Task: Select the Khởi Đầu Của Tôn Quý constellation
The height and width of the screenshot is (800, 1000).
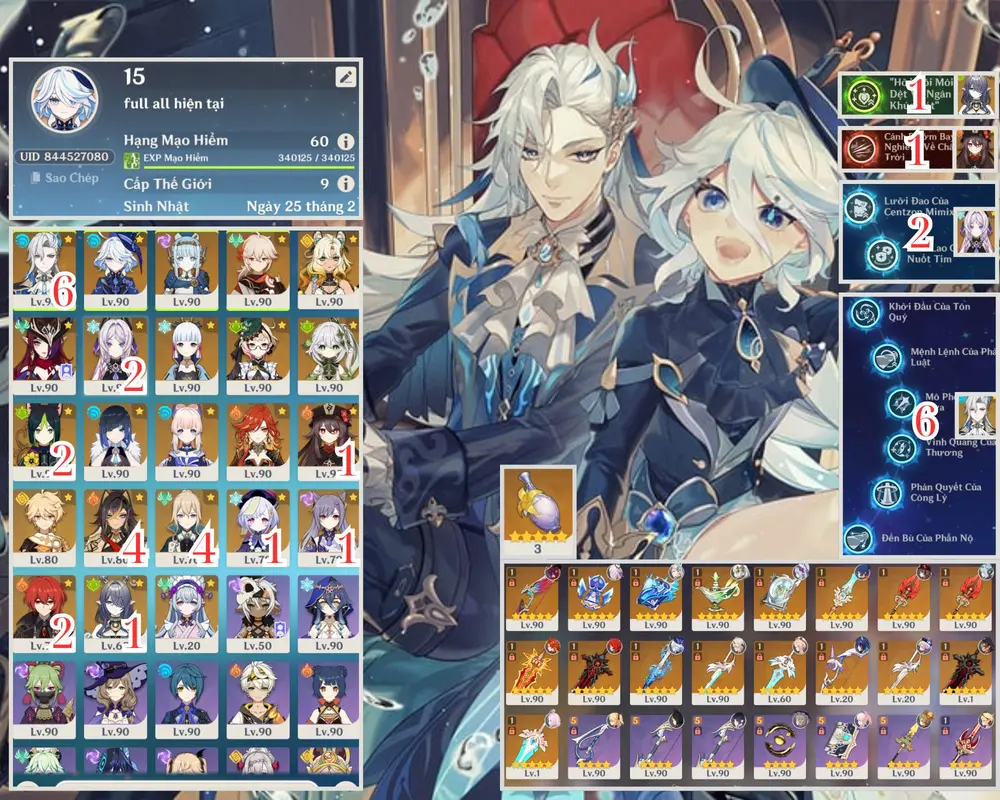Action: [x=860, y=312]
